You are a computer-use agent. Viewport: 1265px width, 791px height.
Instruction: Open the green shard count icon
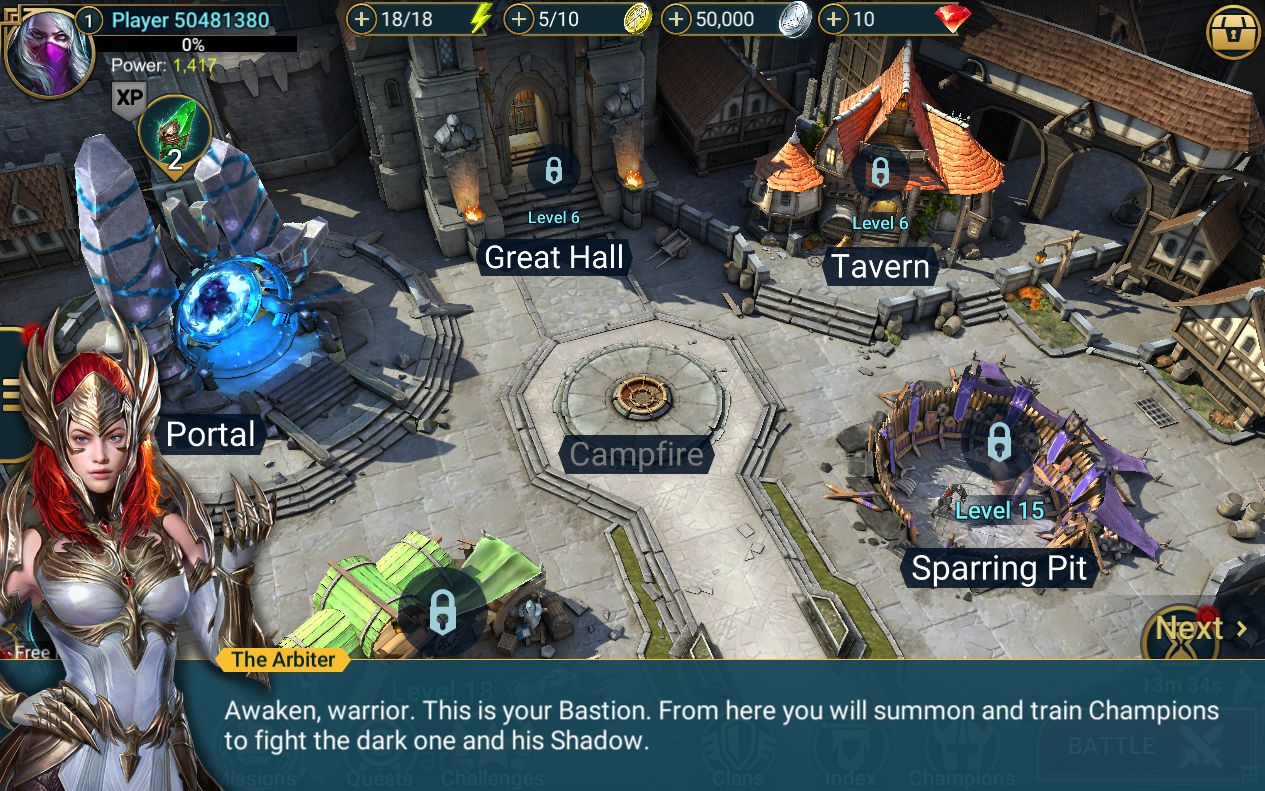coord(174,138)
